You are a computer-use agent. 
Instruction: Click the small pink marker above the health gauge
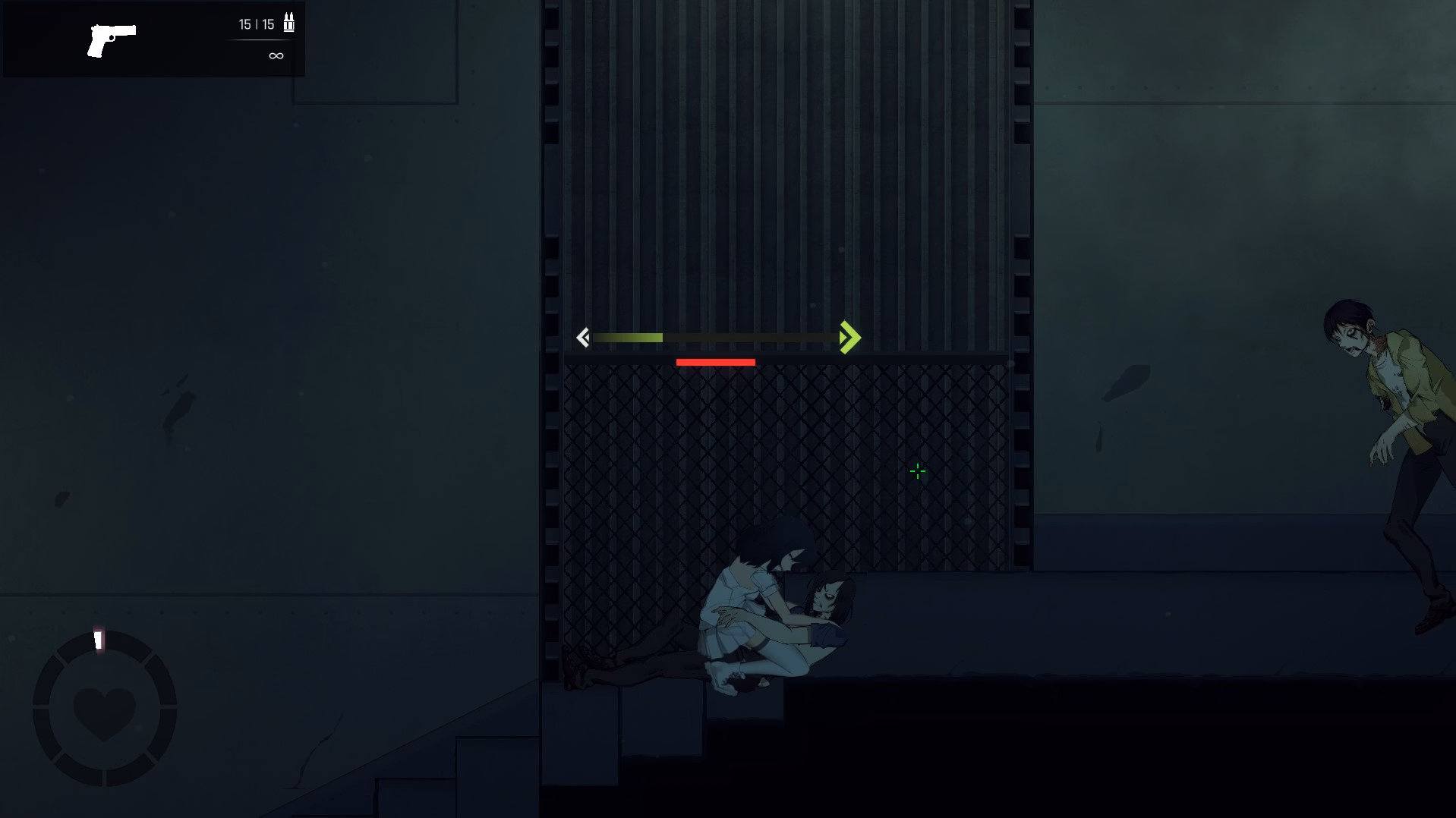(x=97, y=640)
